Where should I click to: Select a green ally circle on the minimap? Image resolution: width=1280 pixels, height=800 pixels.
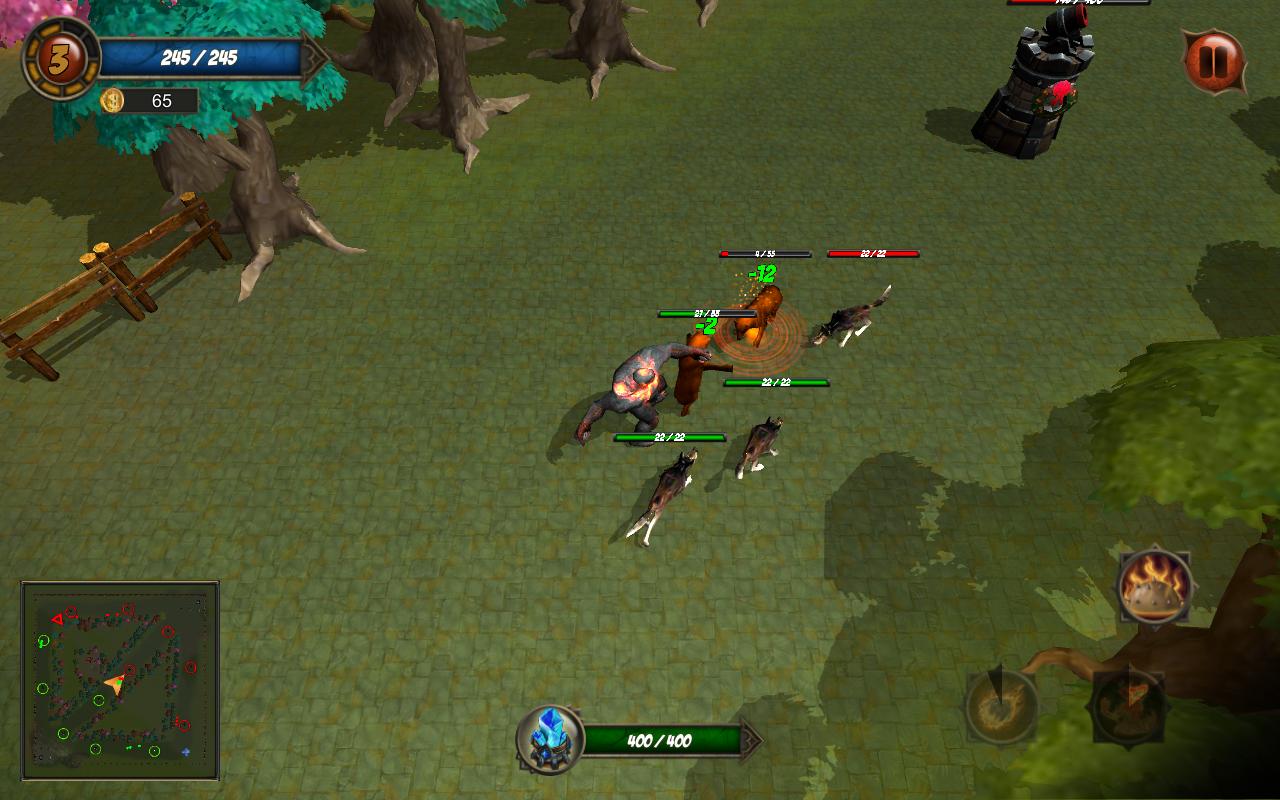(40, 690)
